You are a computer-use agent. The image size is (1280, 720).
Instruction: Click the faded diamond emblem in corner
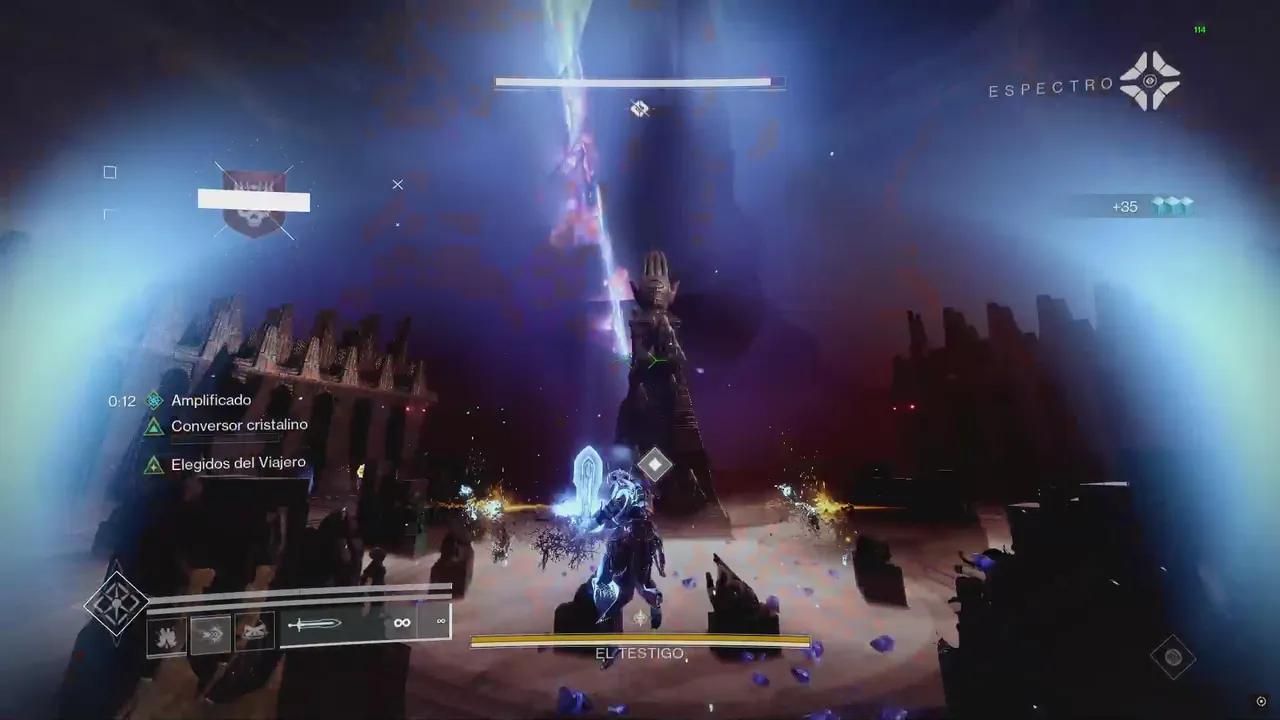[x=1172, y=657]
